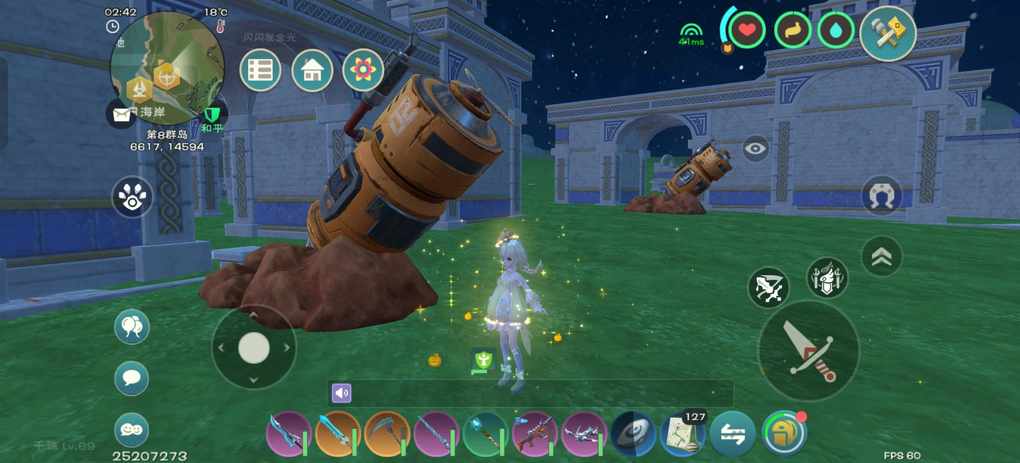Open the colorful flower icon menu
The height and width of the screenshot is (463, 1020).
[x=363, y=71]
